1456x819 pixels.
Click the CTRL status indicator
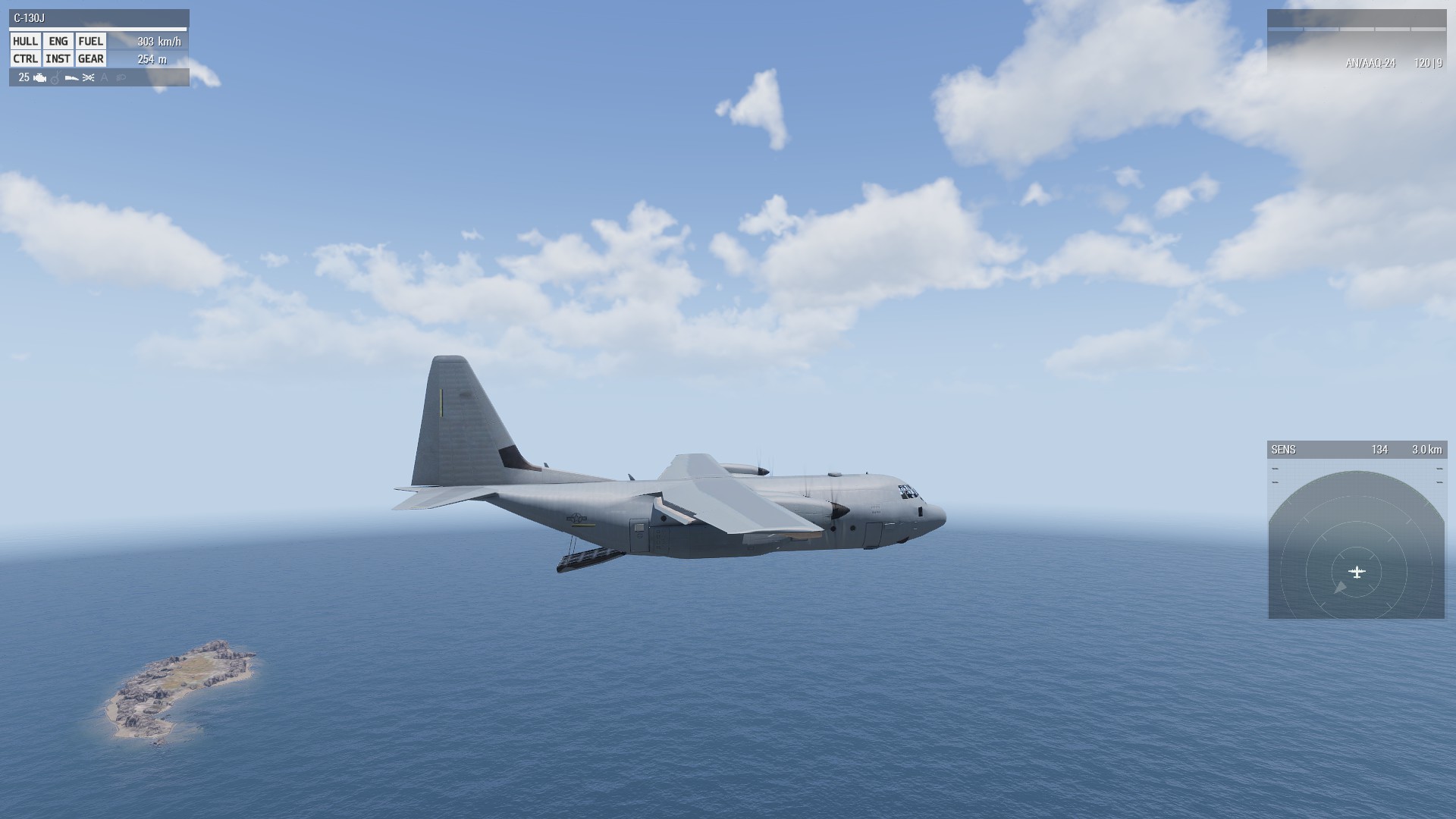click(25, 59)
